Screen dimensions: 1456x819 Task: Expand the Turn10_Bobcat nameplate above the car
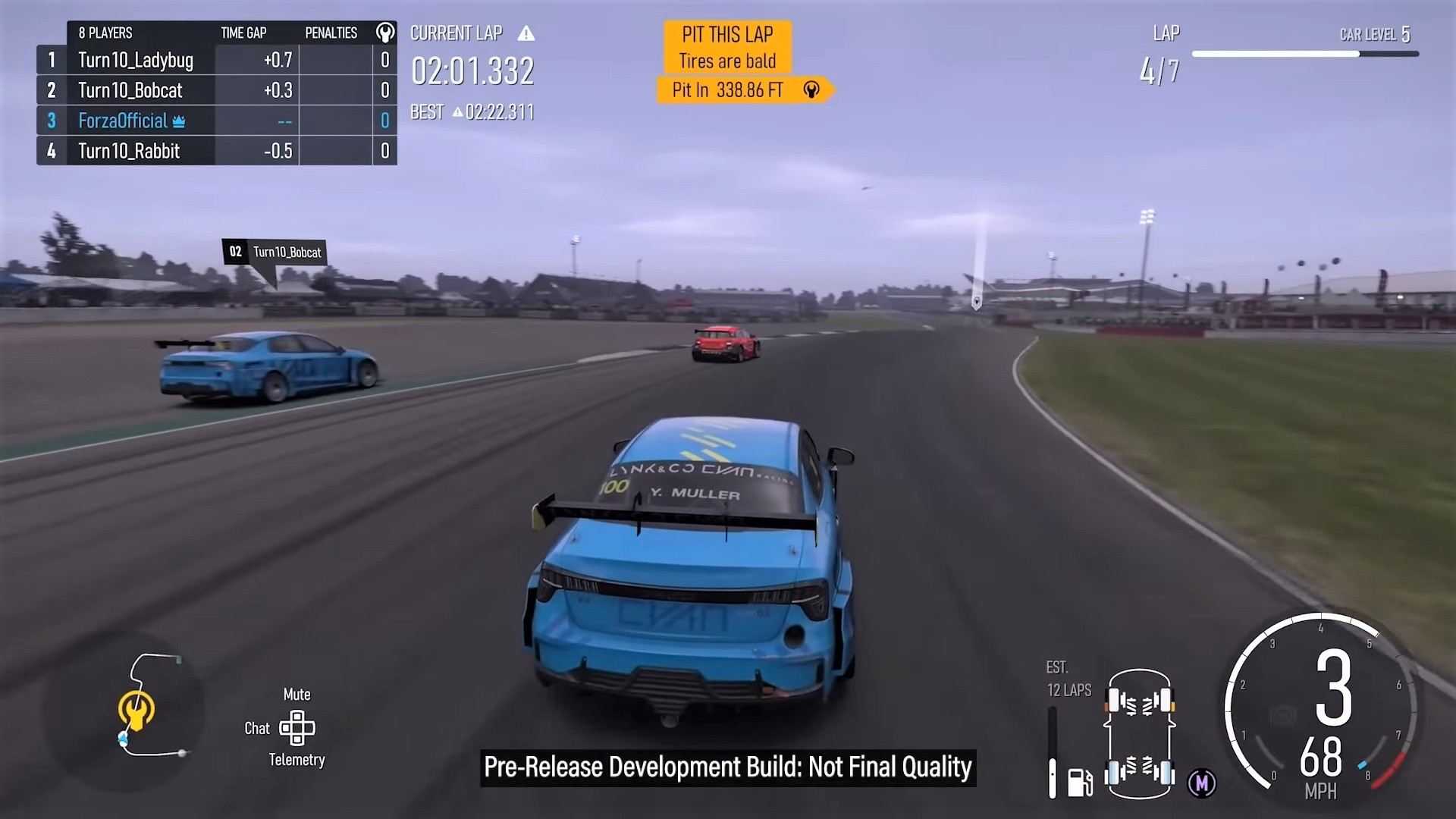(275, 251)
